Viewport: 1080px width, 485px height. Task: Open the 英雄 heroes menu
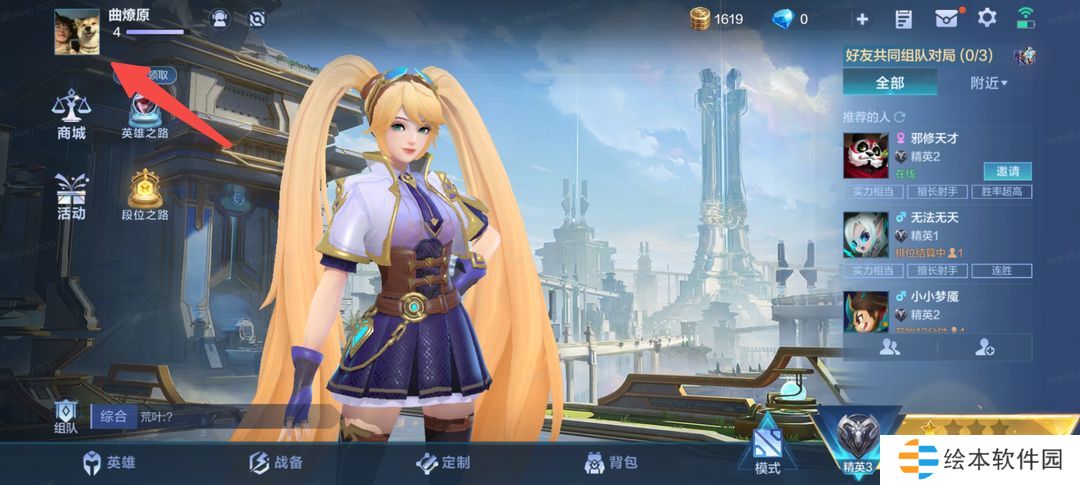pos(109,463)
